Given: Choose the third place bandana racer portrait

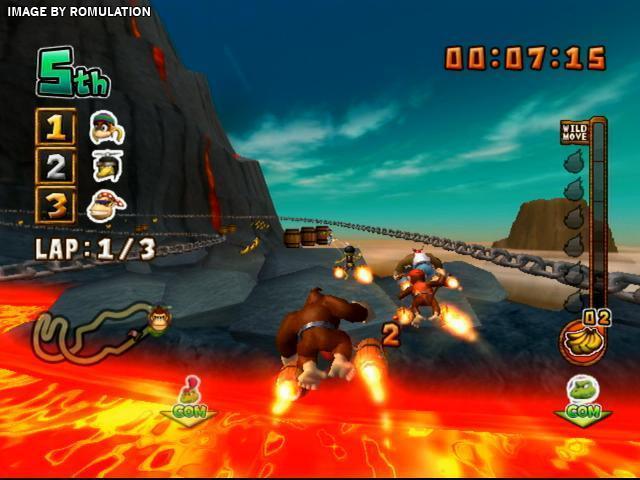Looking at the screenshot, I should coord(105,204).
